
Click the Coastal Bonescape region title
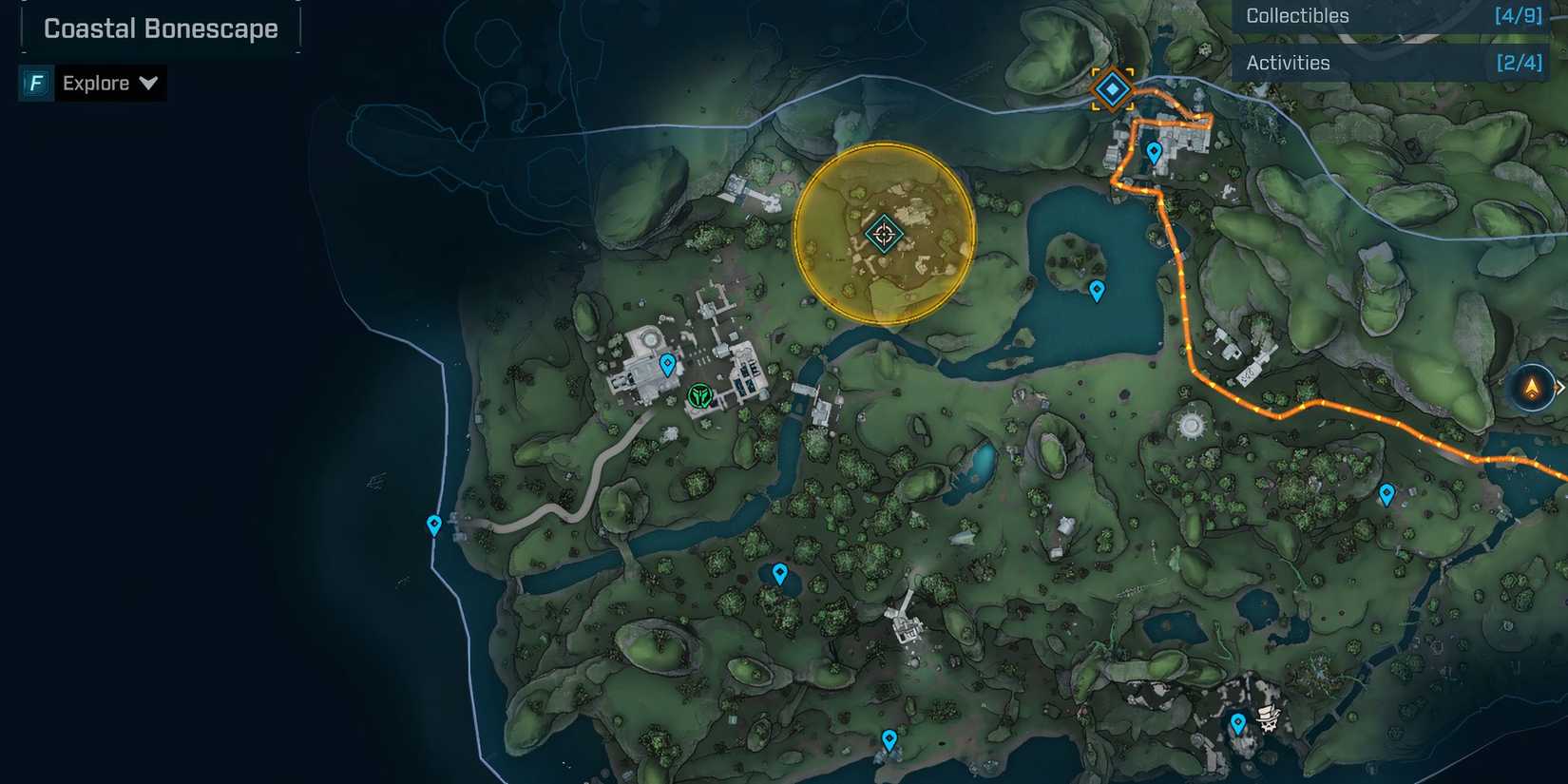coord(160,29)
